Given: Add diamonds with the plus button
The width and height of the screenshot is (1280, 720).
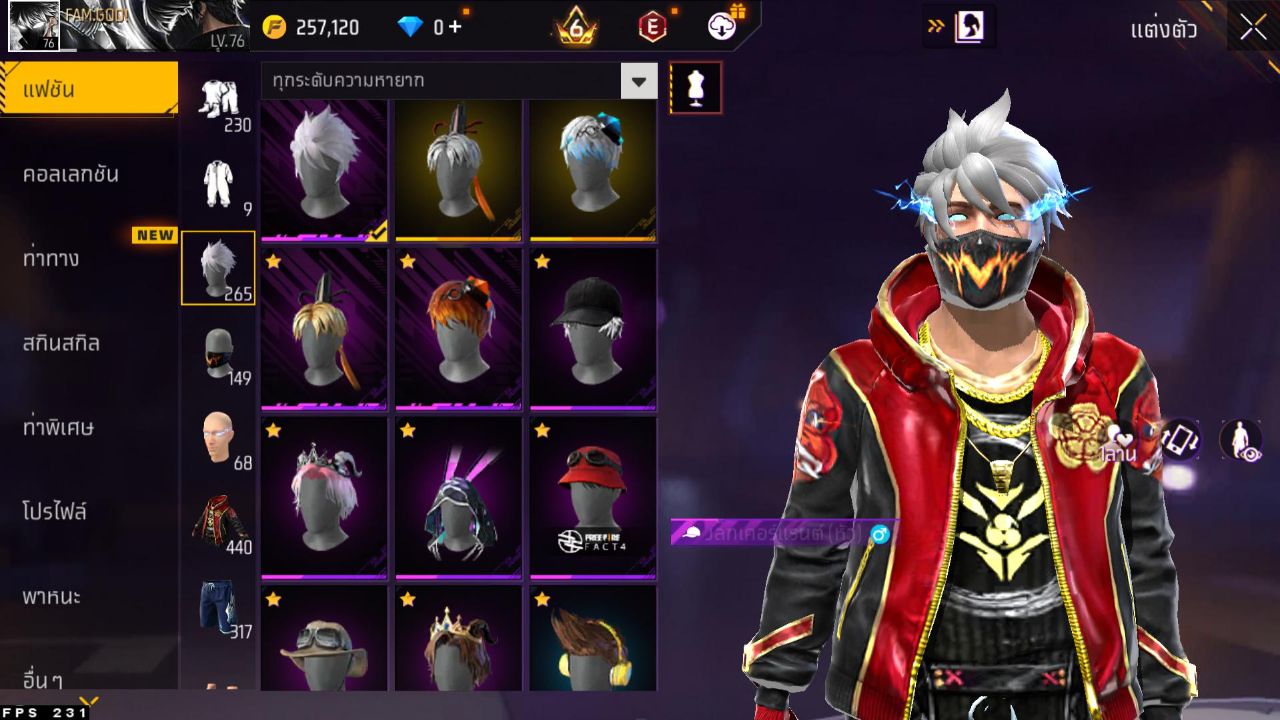Looking at the screenshot, I should 455,28.
